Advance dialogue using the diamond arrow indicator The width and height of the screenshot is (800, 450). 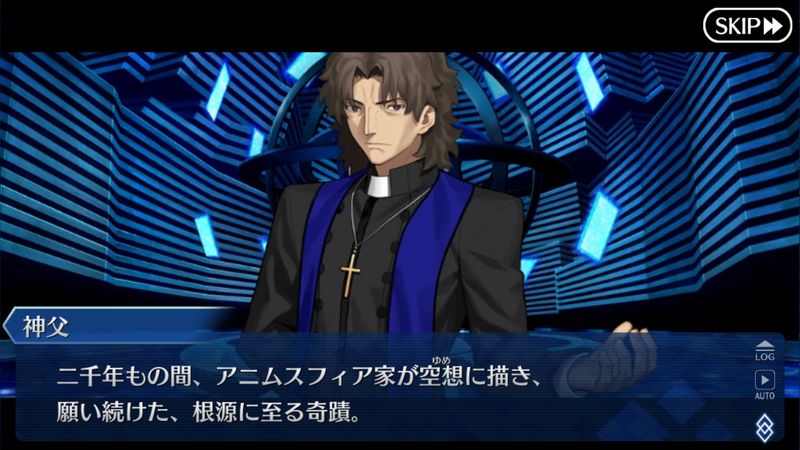click(x=764, y=427)
